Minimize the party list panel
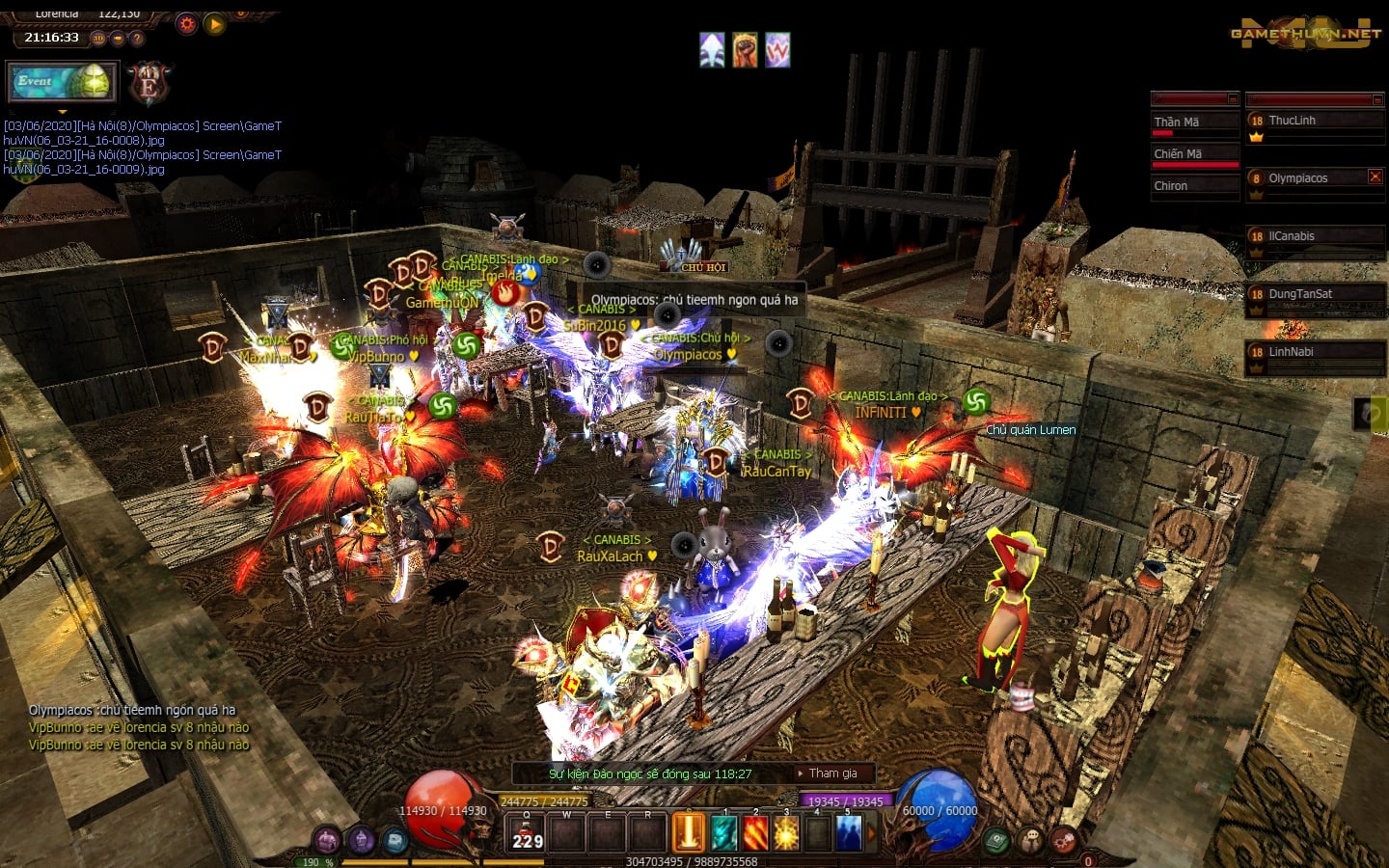Viewport: 1389px width, 868px height. point(1377,99)
